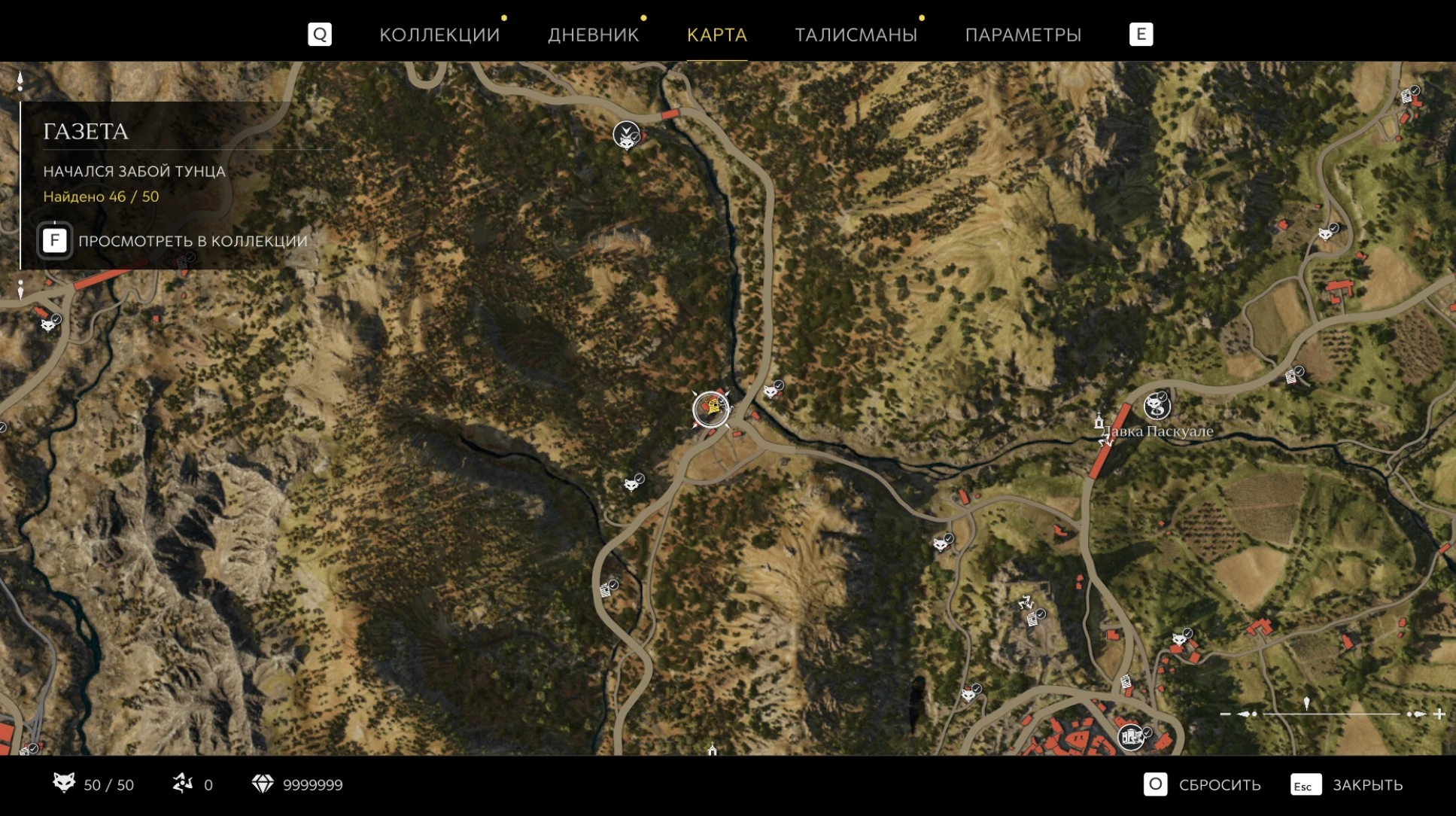
Task: Select the Карта tab
Action: pyautogui.click(x=716, y=35)
